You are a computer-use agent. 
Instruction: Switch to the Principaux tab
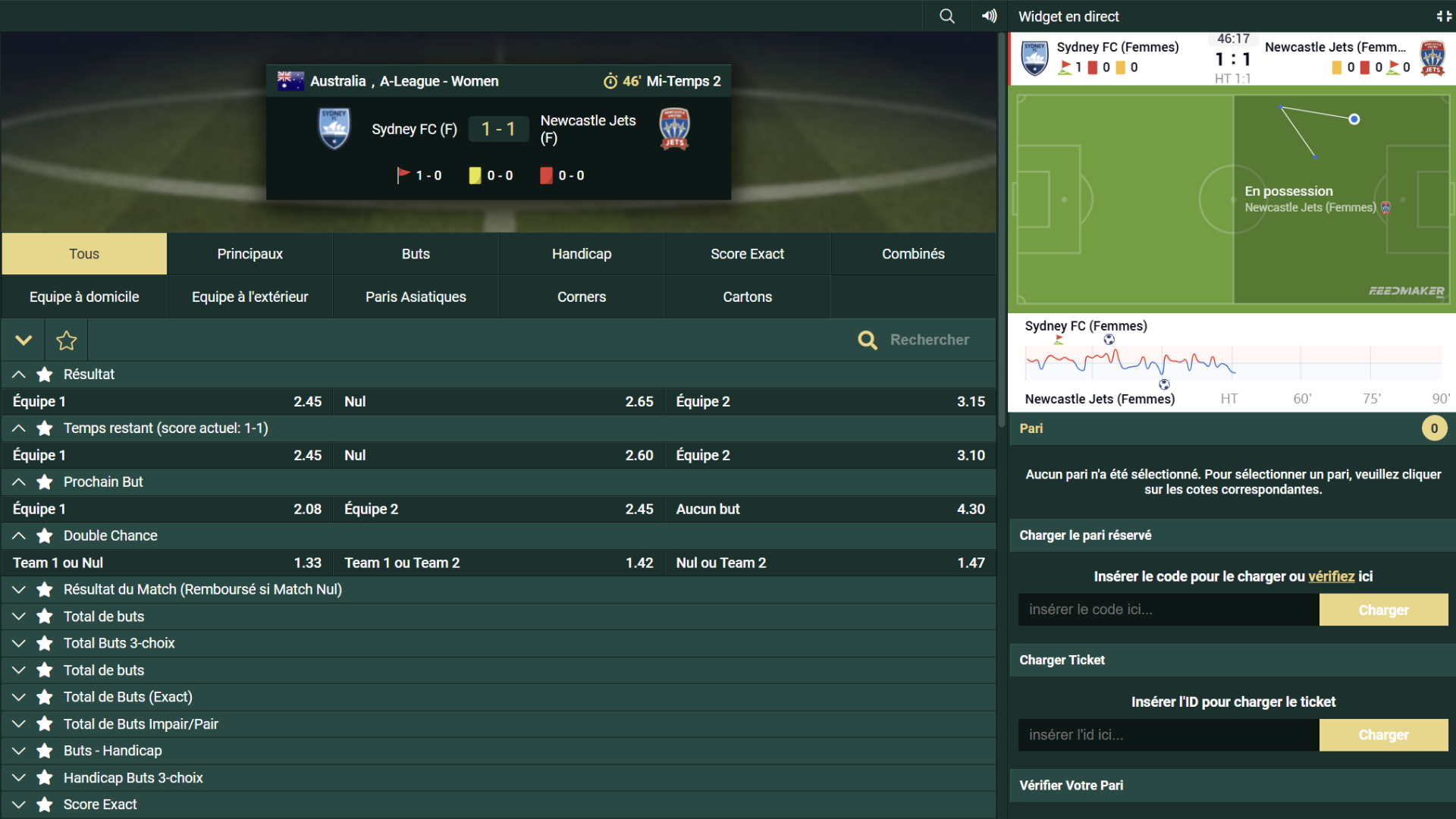(x=249, y=254)
